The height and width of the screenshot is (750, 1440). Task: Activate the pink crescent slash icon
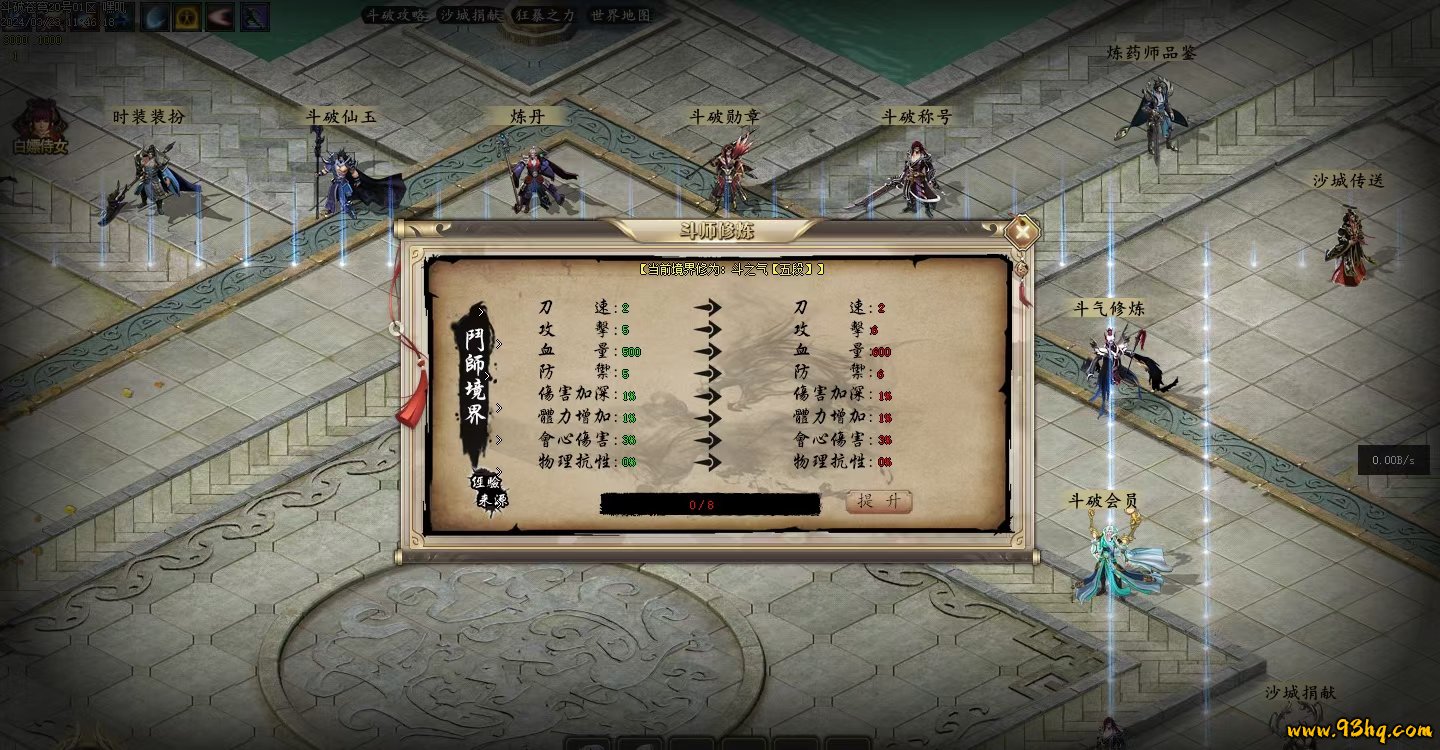coord(220,17)
